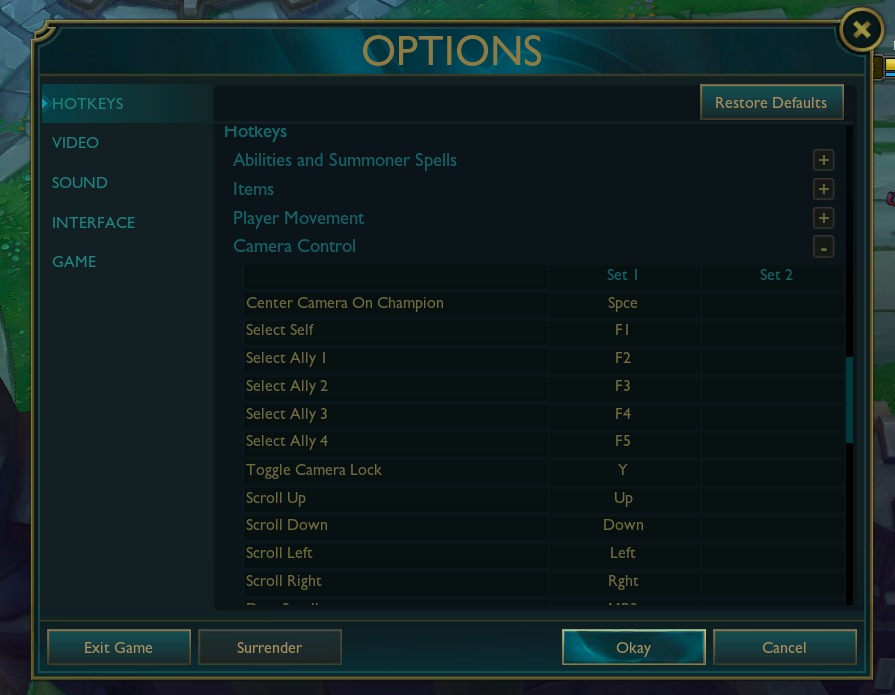Image resolution: width=895 pixels, height=695 pixels.
Task: Switch to the Video settings tab
Action: pyautogui.click(x=76, y=143)
